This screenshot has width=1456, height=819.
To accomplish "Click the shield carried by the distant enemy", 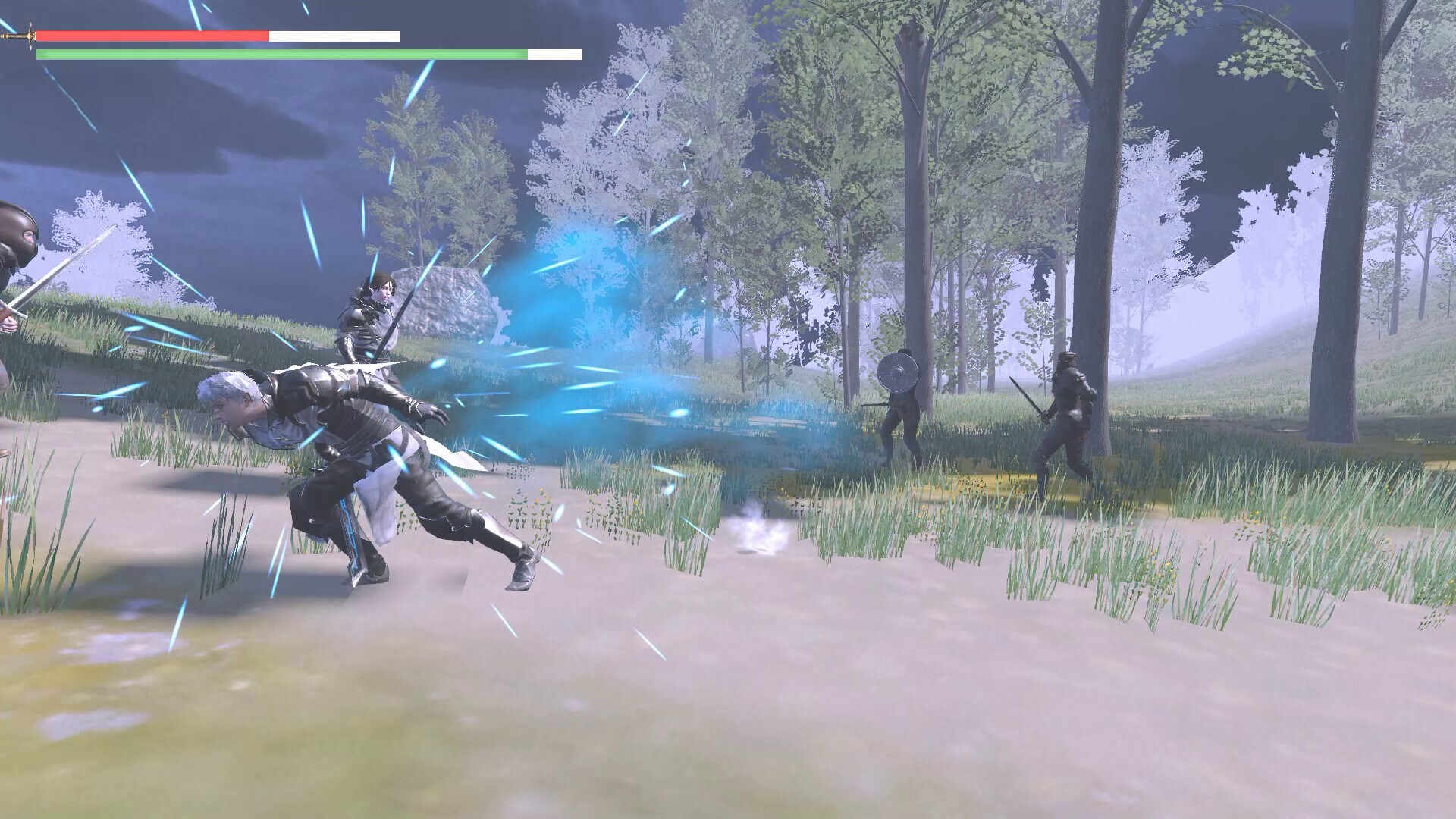I will click(897, 372).
